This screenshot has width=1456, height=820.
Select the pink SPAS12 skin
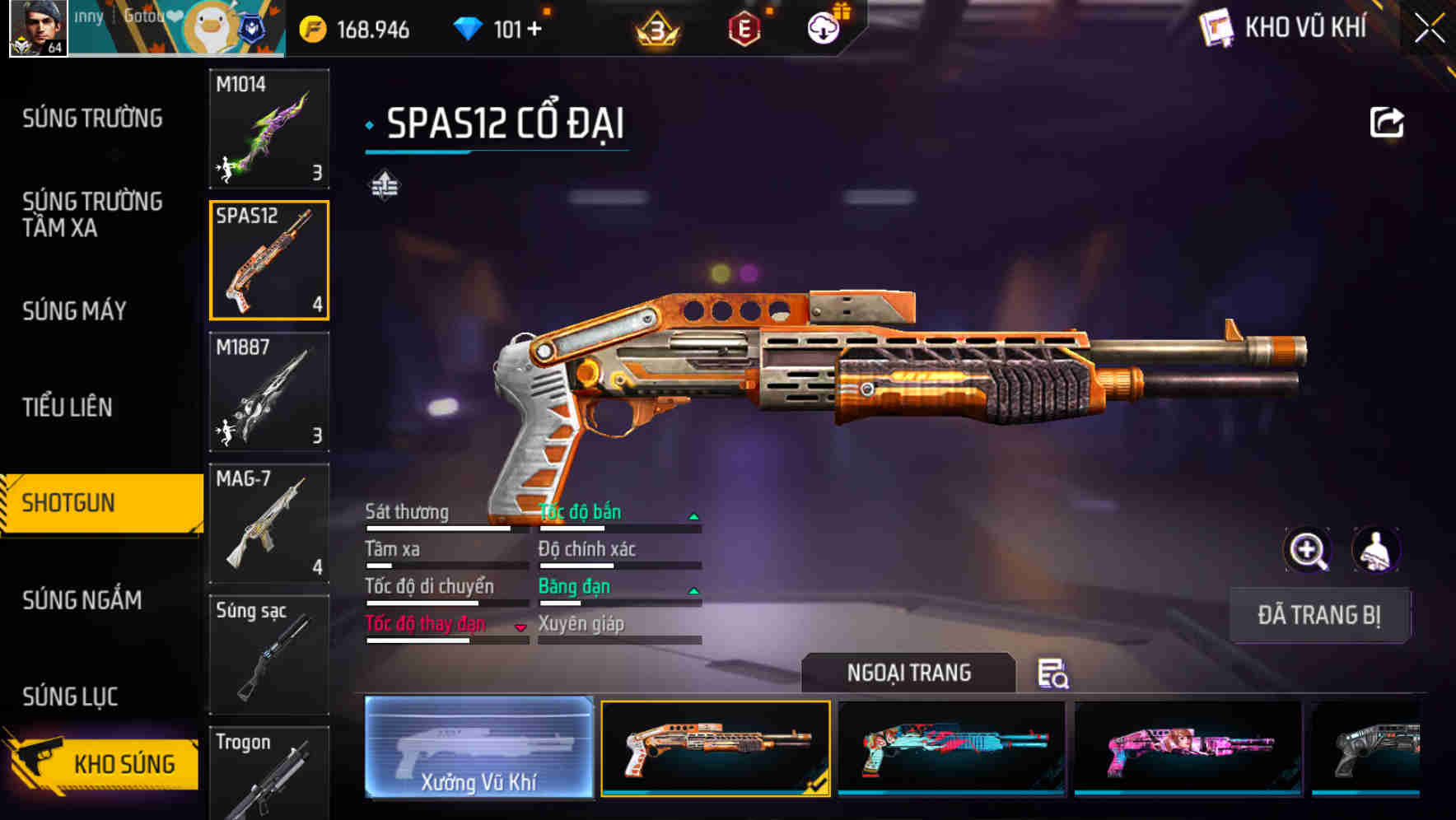point(1188,748)
